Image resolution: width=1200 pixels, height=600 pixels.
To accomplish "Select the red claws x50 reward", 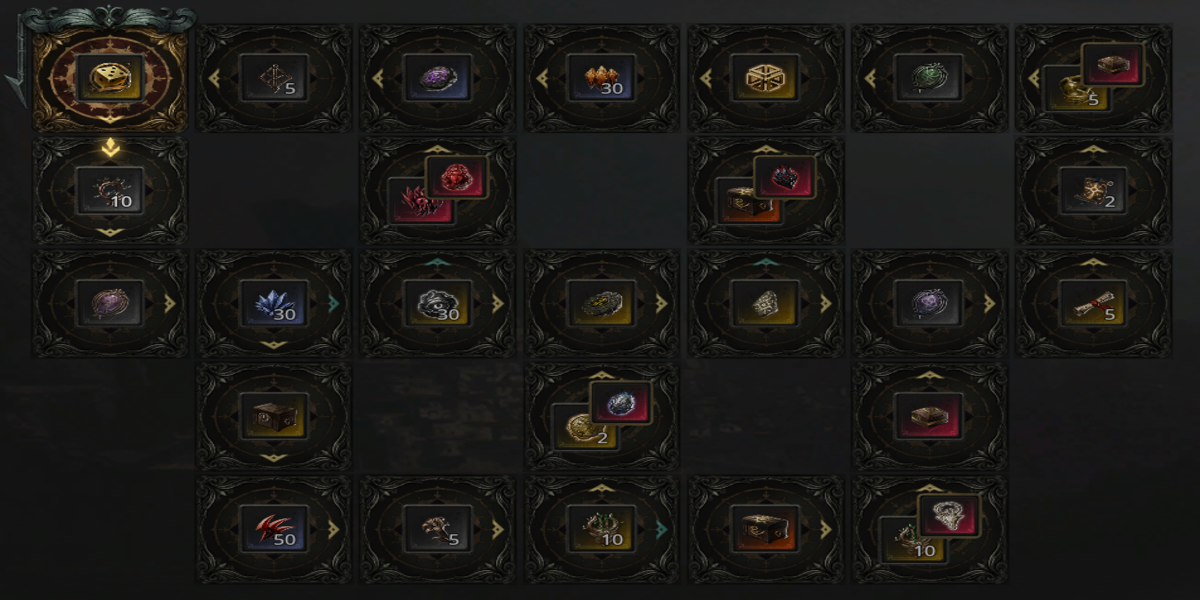I will [274, 528].
